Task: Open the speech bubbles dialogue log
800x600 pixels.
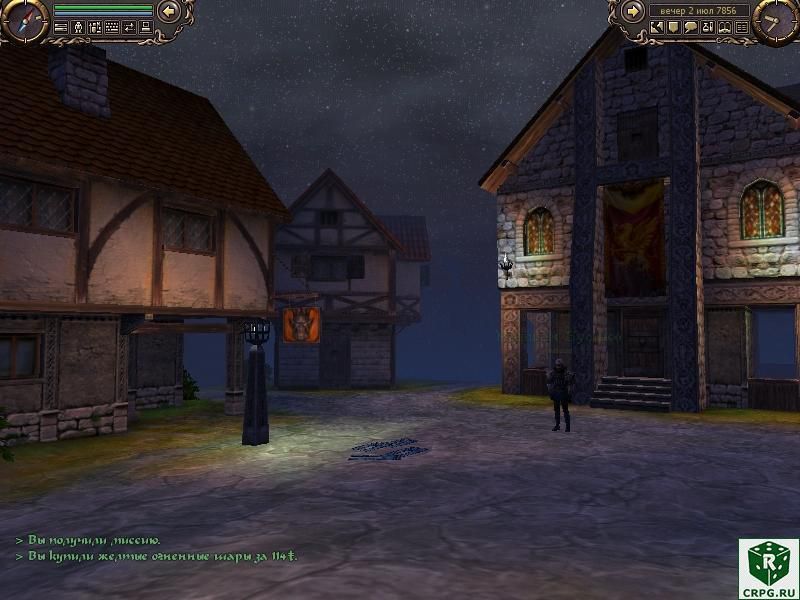Action: click(x=691, y=27)
